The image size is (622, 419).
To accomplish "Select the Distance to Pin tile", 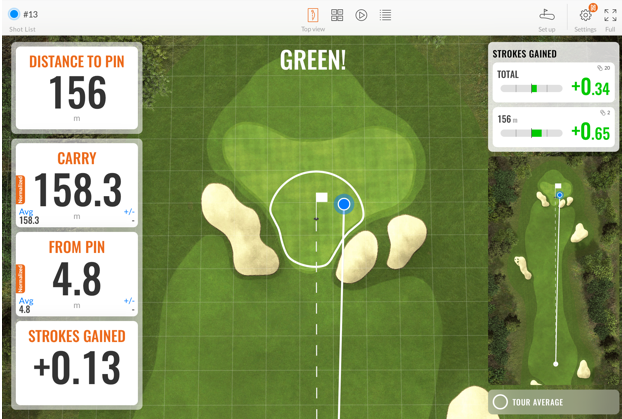I will [76, 88].
